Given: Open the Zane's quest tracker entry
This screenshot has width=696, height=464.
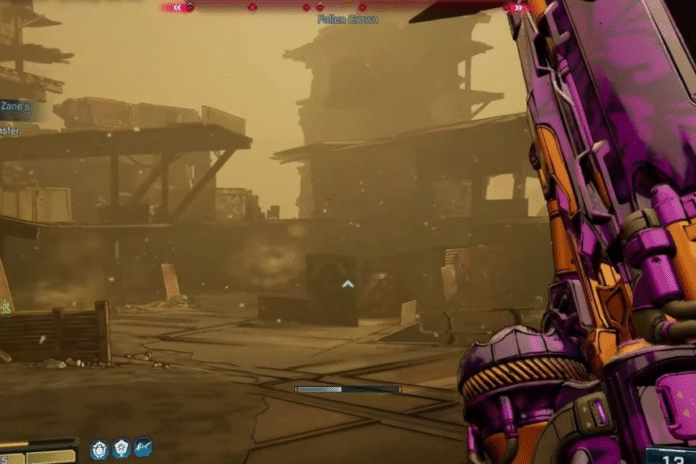Looking at the screenshot, I should (x=15, y=104).
